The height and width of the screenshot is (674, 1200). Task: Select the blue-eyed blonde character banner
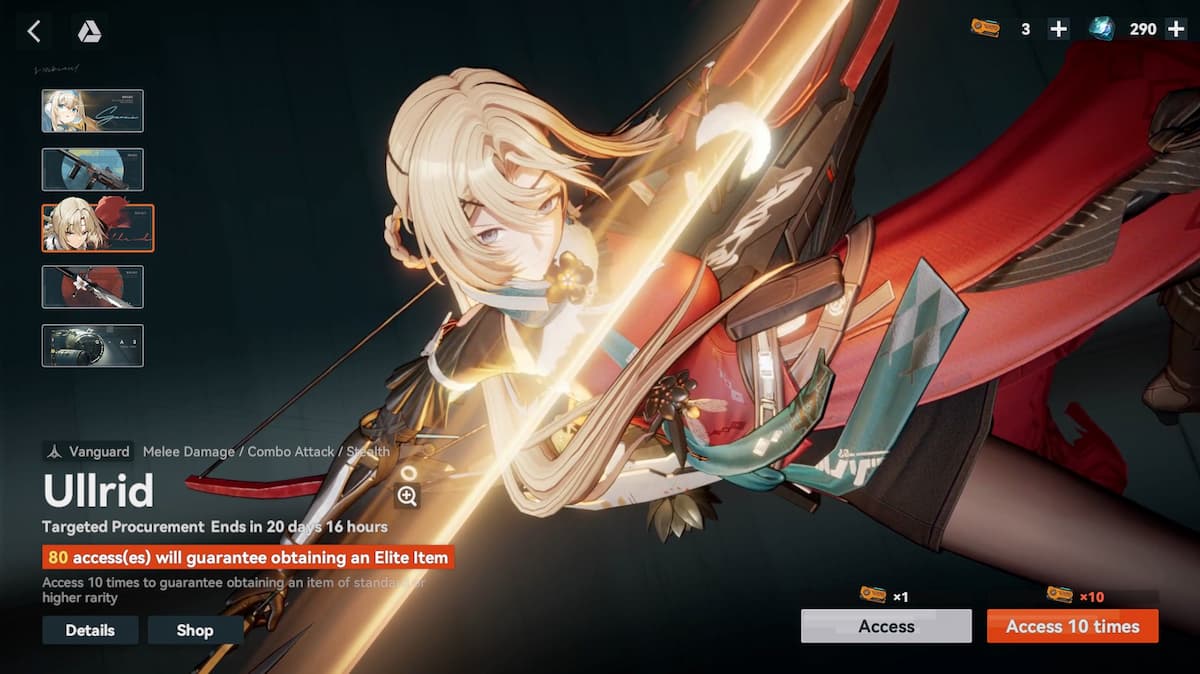[92, 111]
